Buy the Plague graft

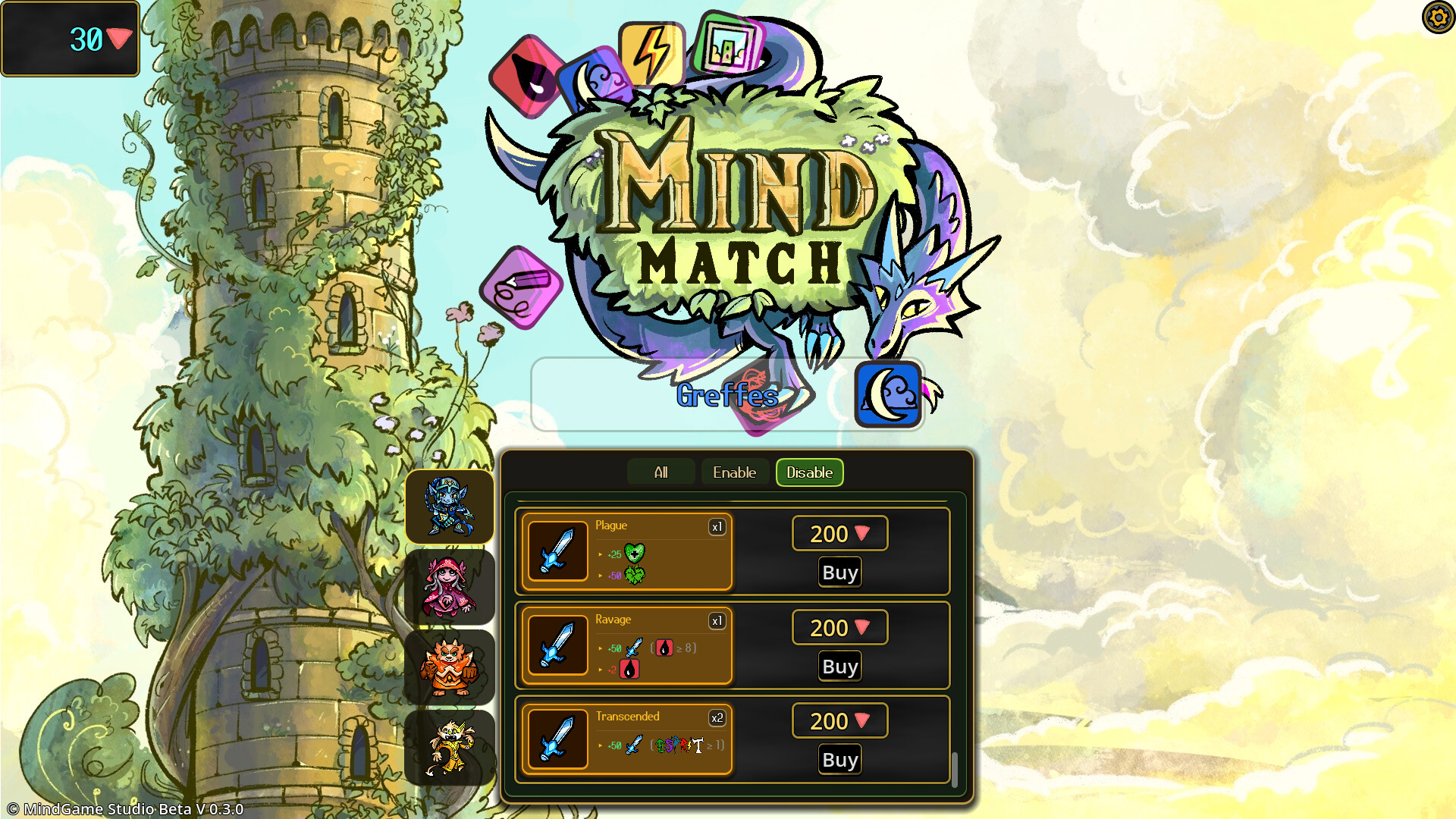pyautogui.click(x=839, y=572)
